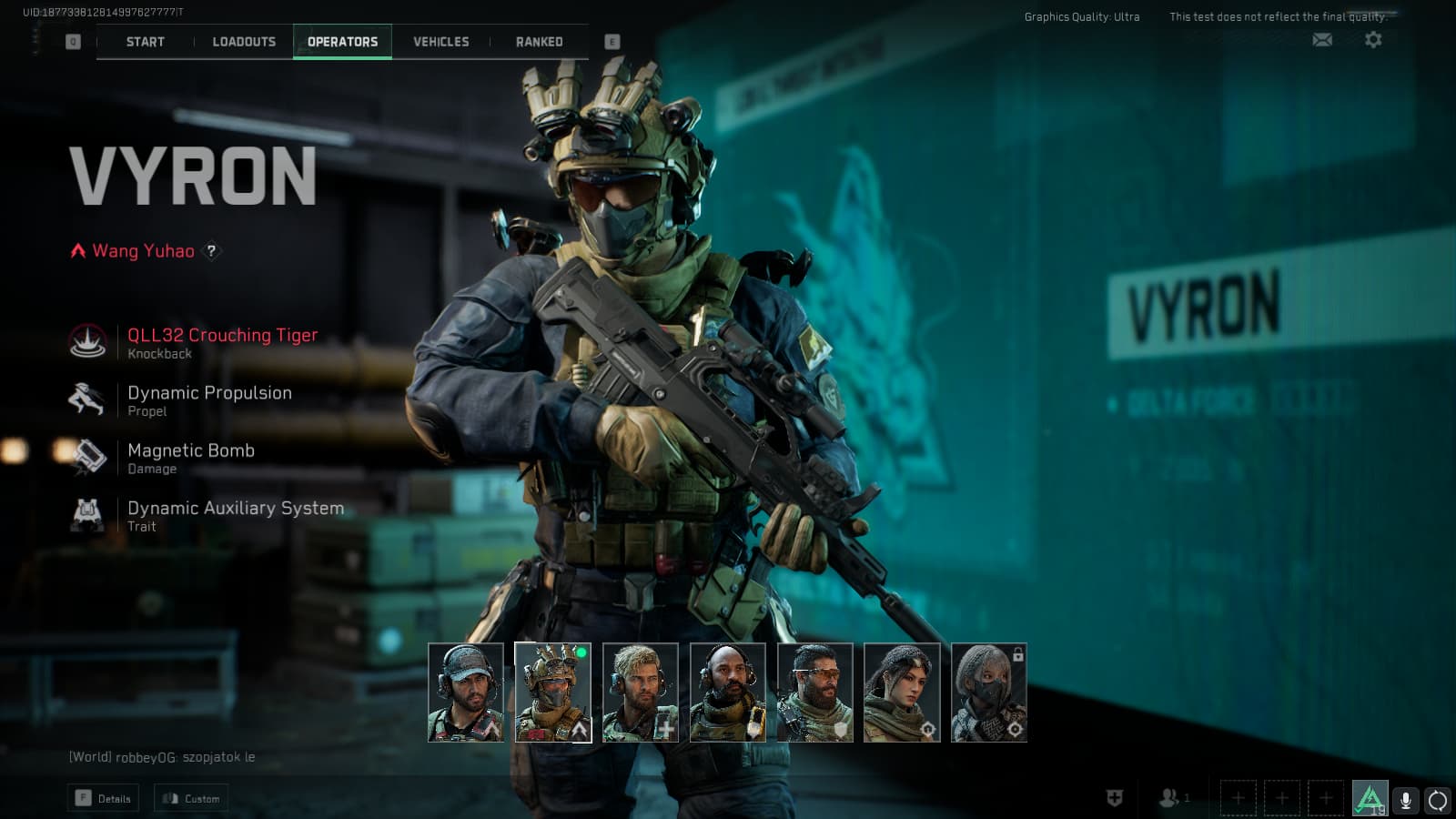Screen dimensions: 1456x819
Task: Toggle the microphone icon
Action: point(1405,800)
